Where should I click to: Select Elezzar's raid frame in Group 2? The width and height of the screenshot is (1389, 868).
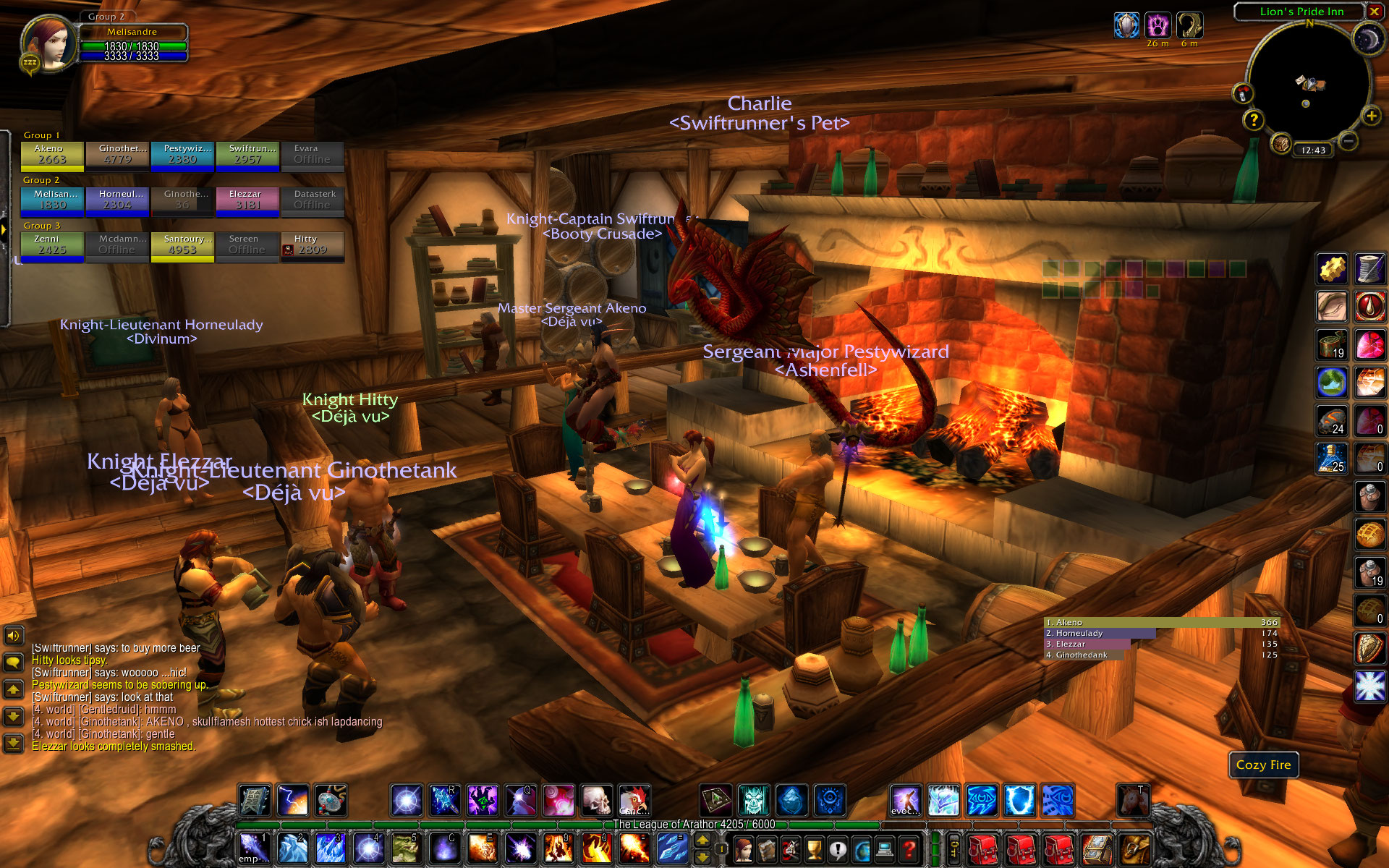click(x=247, y=200)
